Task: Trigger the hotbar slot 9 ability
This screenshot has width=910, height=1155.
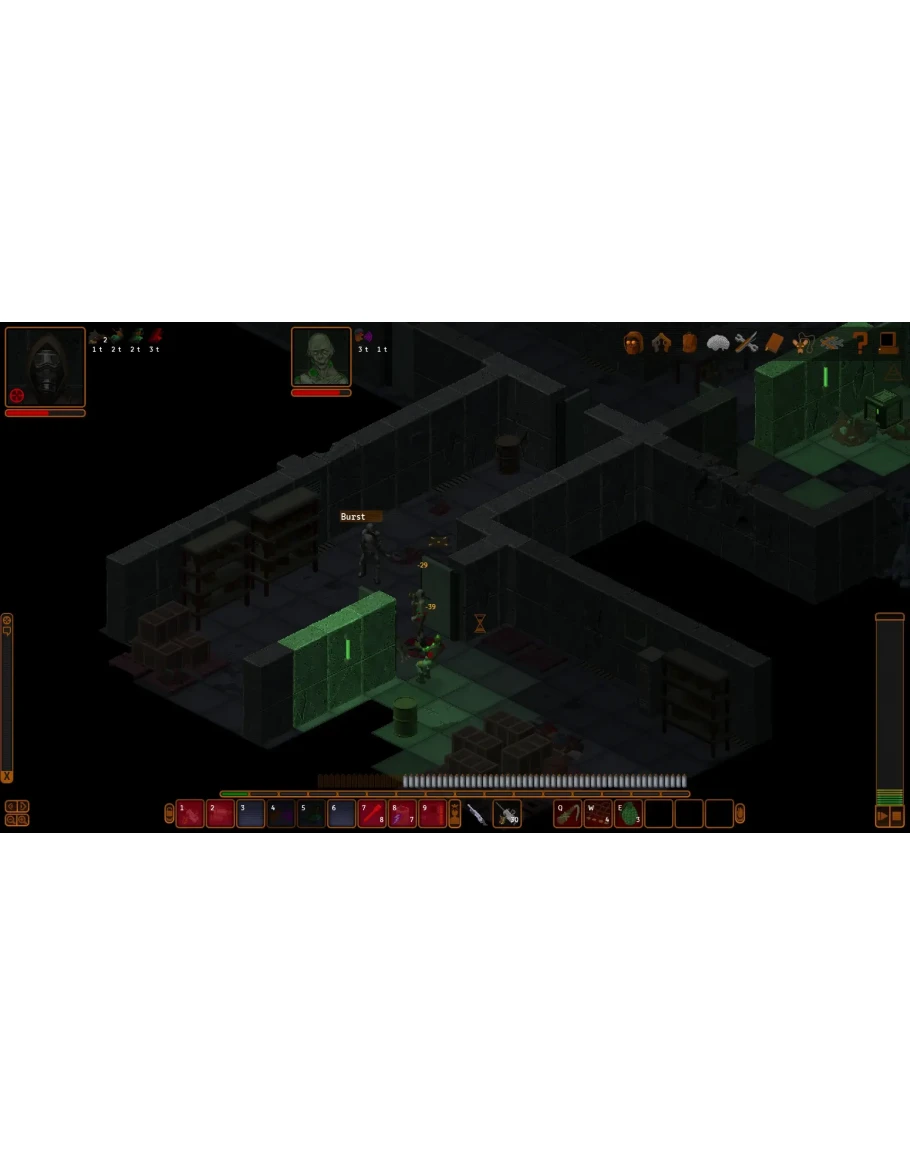Action: pos(432,814)
